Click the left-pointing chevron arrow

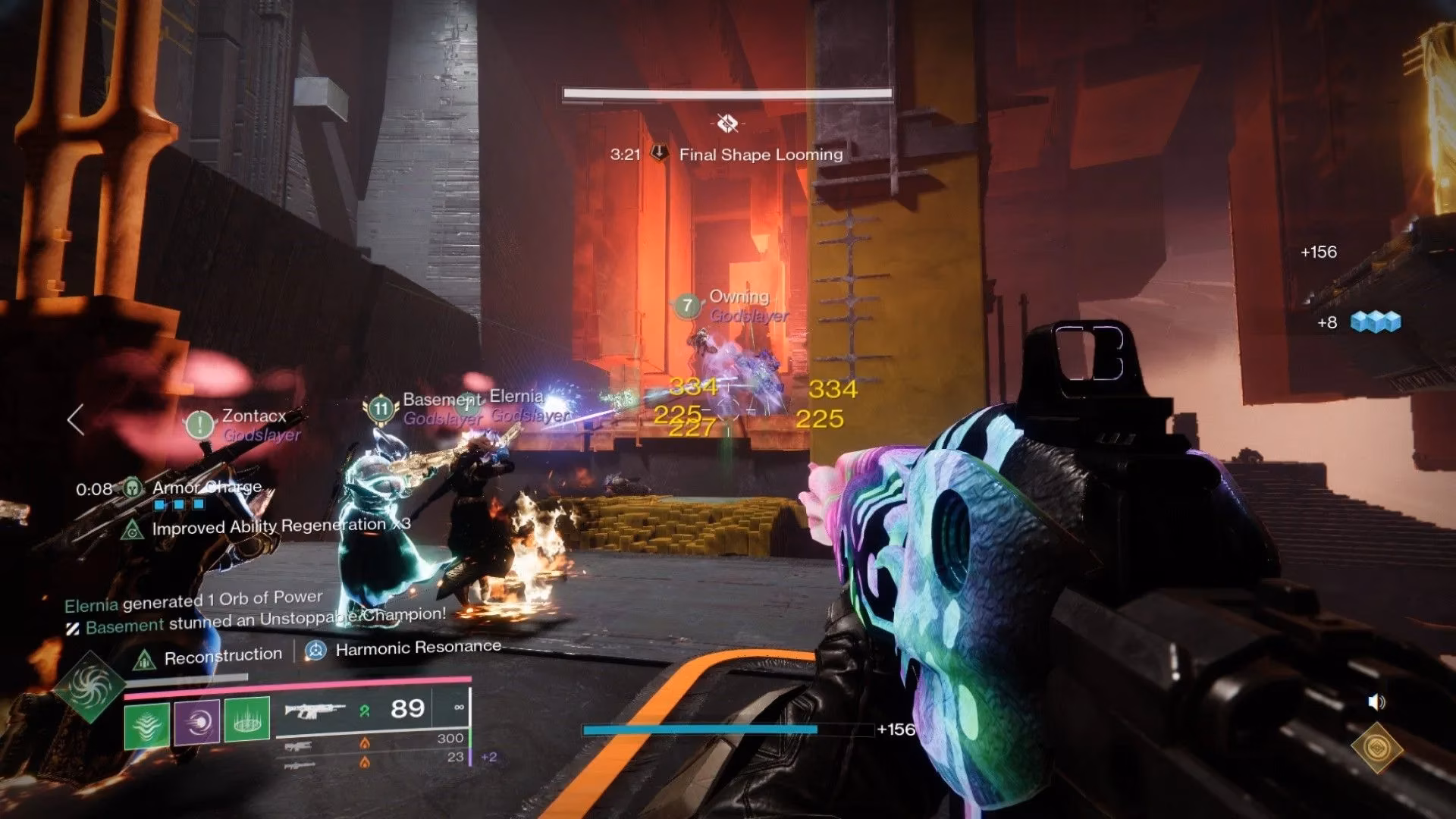point(75,419)
